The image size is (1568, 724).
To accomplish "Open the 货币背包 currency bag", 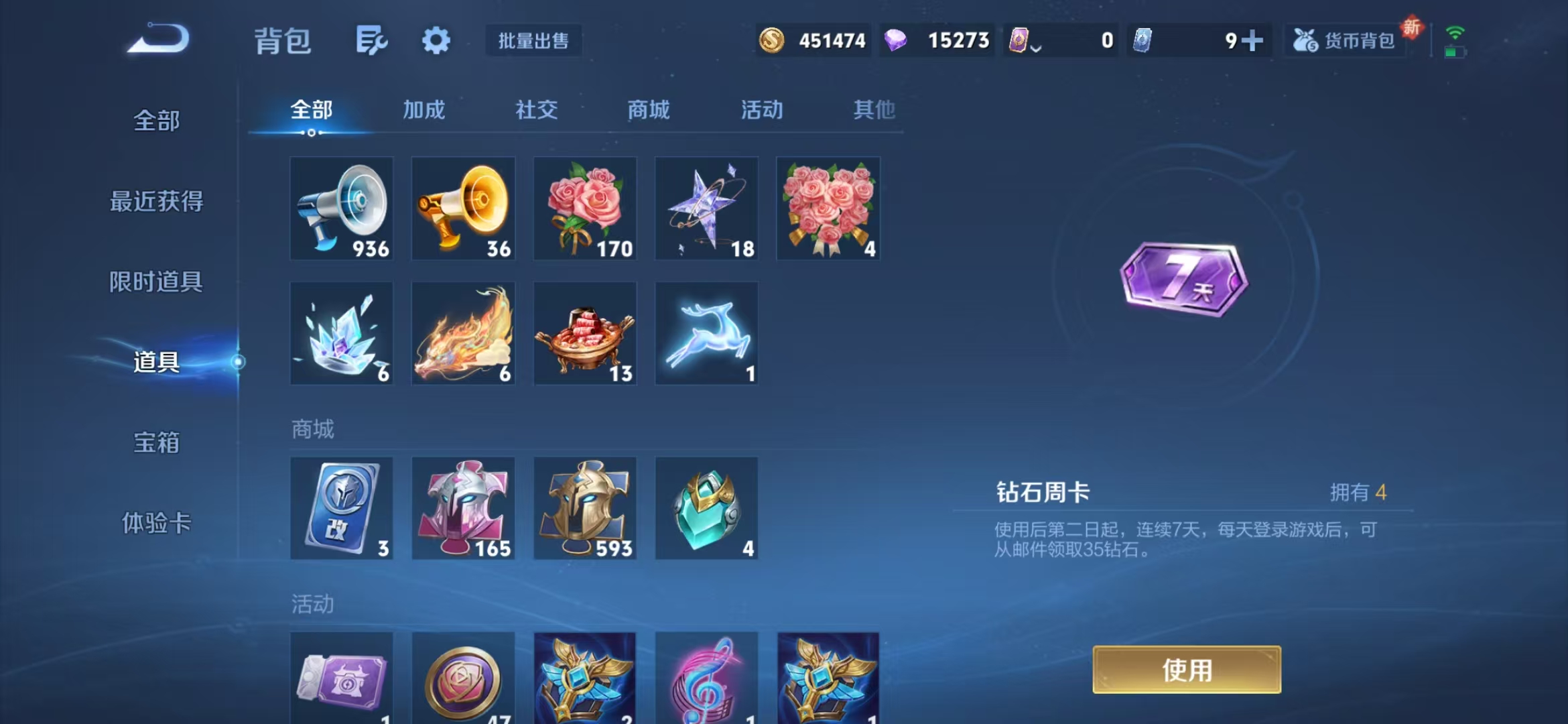I will (1347, 40).
